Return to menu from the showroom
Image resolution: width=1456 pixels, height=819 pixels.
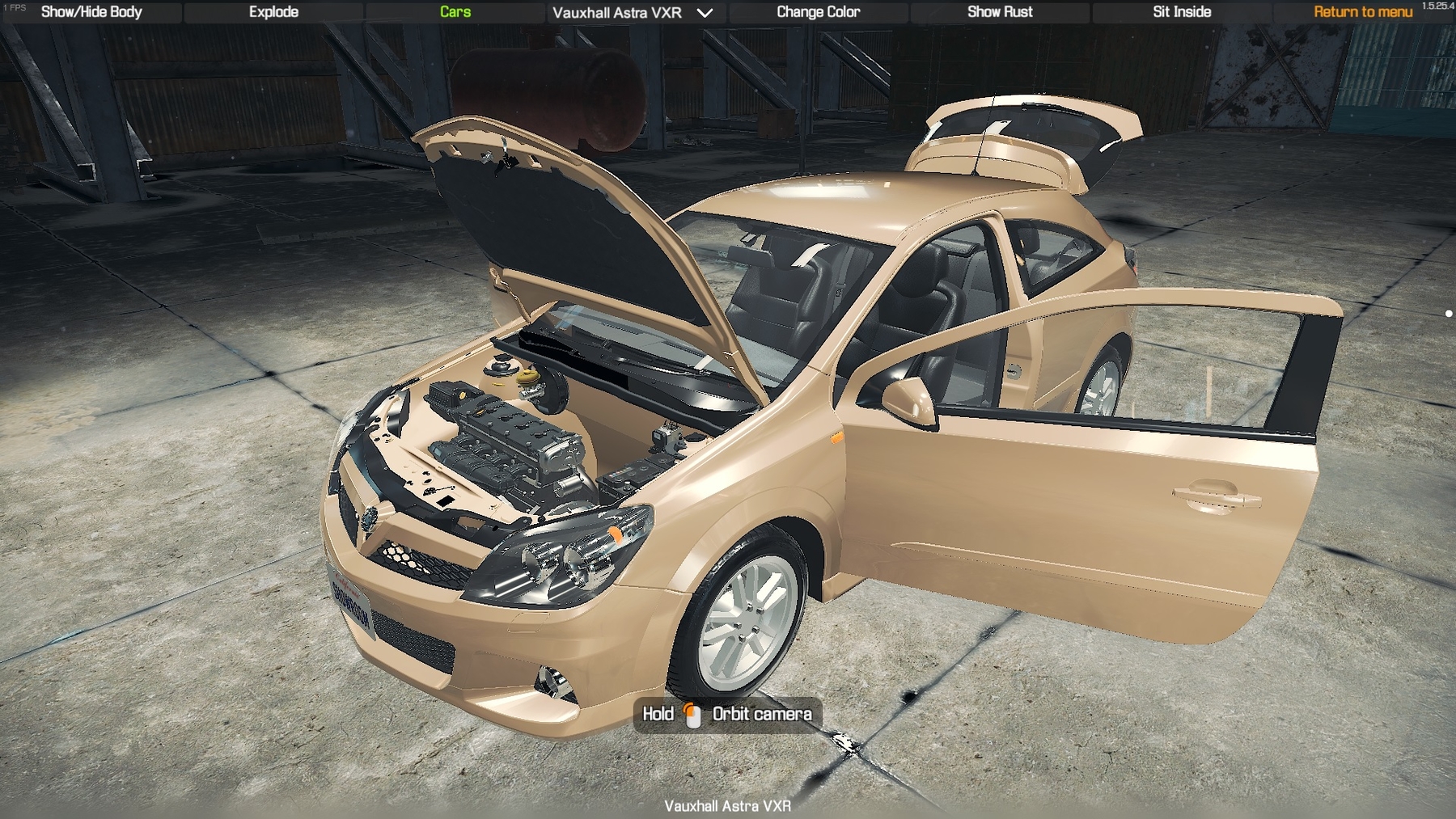click(1362, 12)
